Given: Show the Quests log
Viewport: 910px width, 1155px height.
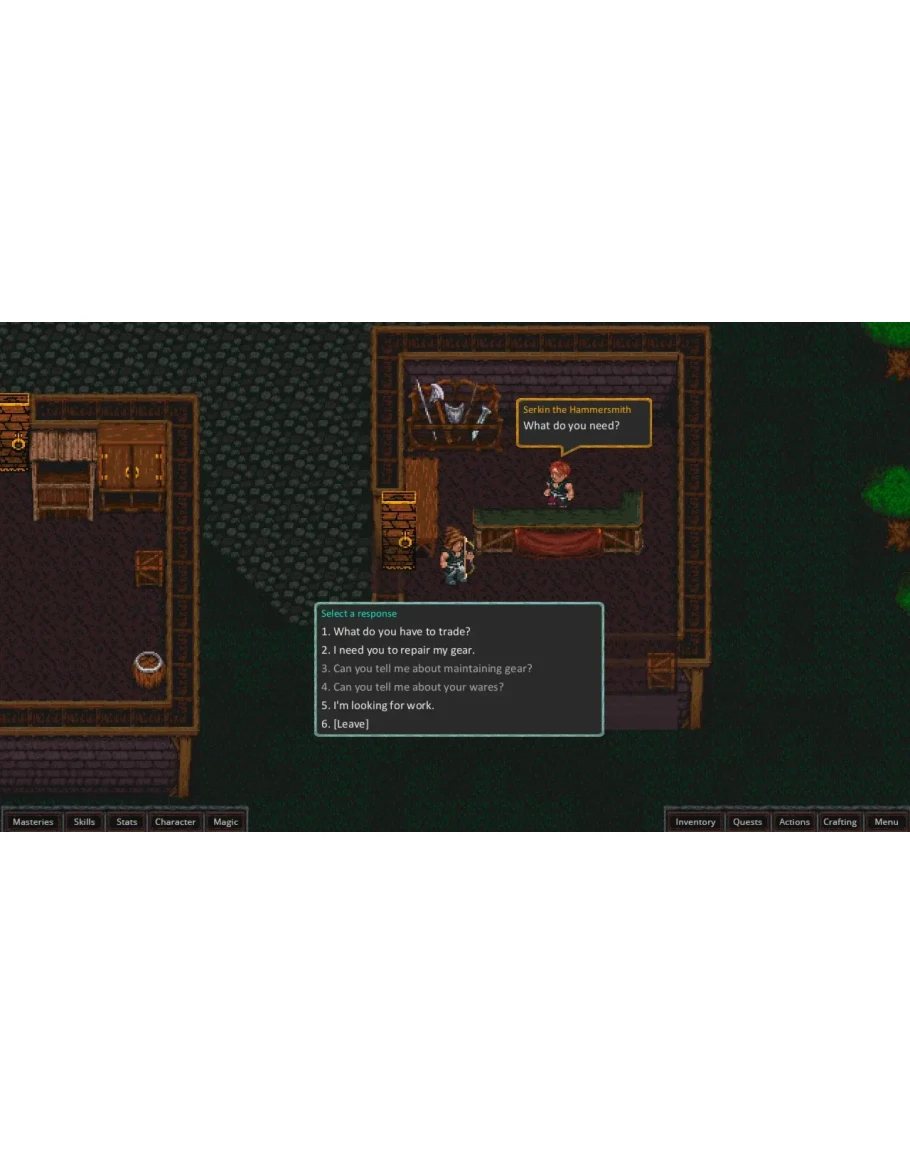Looking at the screenshot, I should (x=748, y=822).
